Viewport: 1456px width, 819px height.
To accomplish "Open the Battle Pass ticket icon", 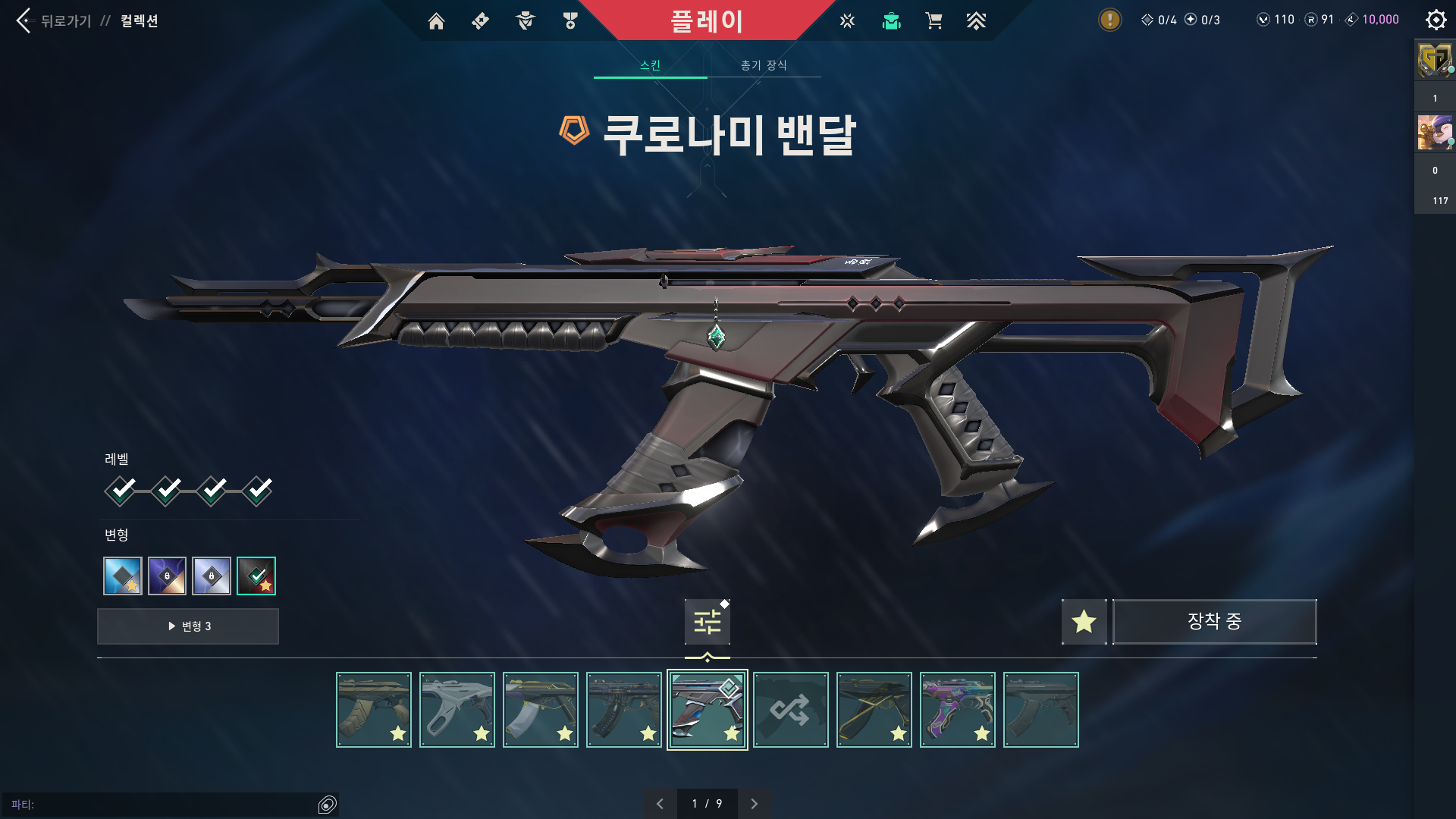I will click(480, 21).
